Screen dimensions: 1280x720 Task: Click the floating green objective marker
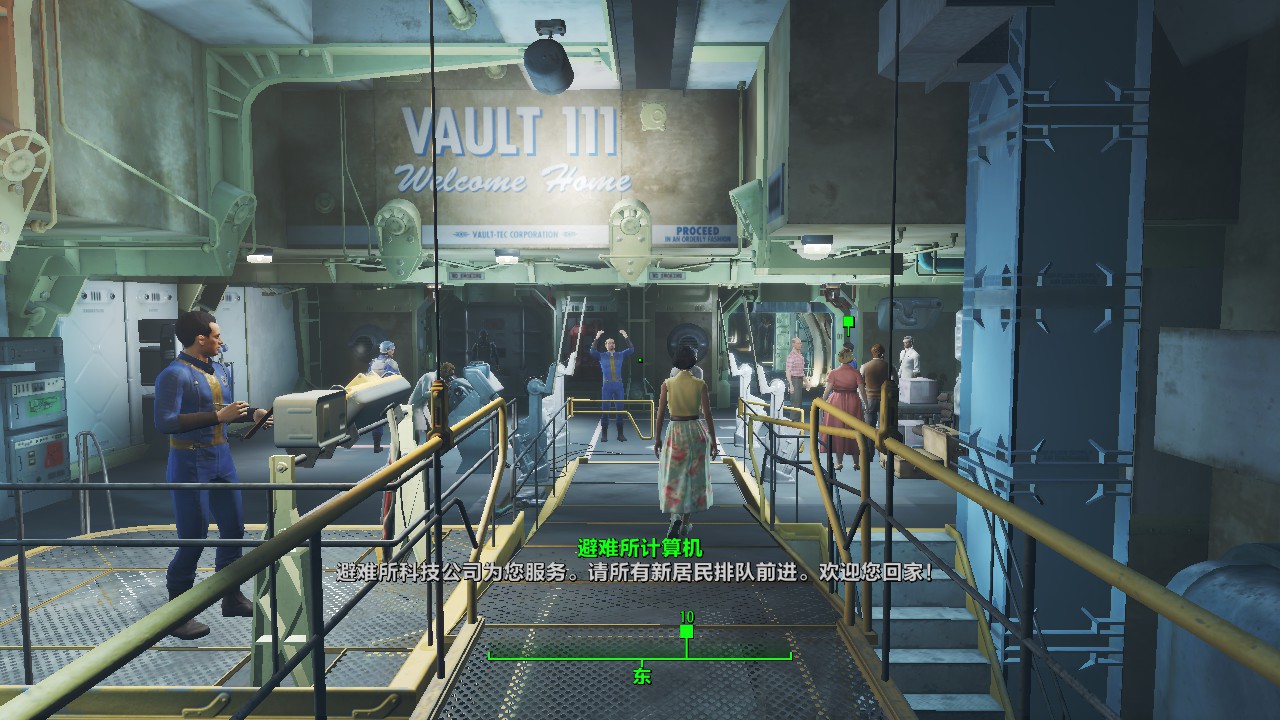(848, 322)
